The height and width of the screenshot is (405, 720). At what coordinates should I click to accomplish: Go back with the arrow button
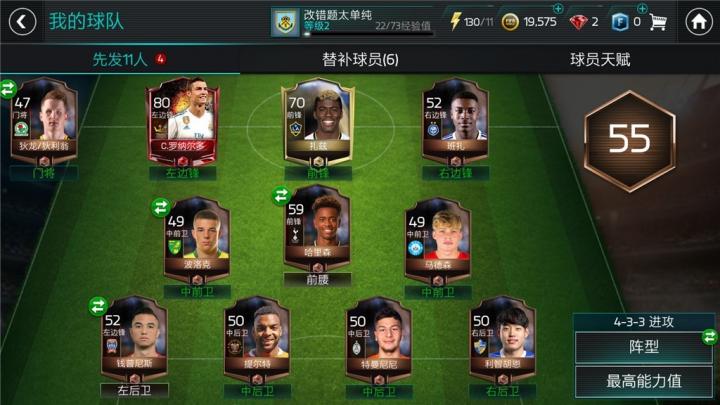tap(21, 21)
